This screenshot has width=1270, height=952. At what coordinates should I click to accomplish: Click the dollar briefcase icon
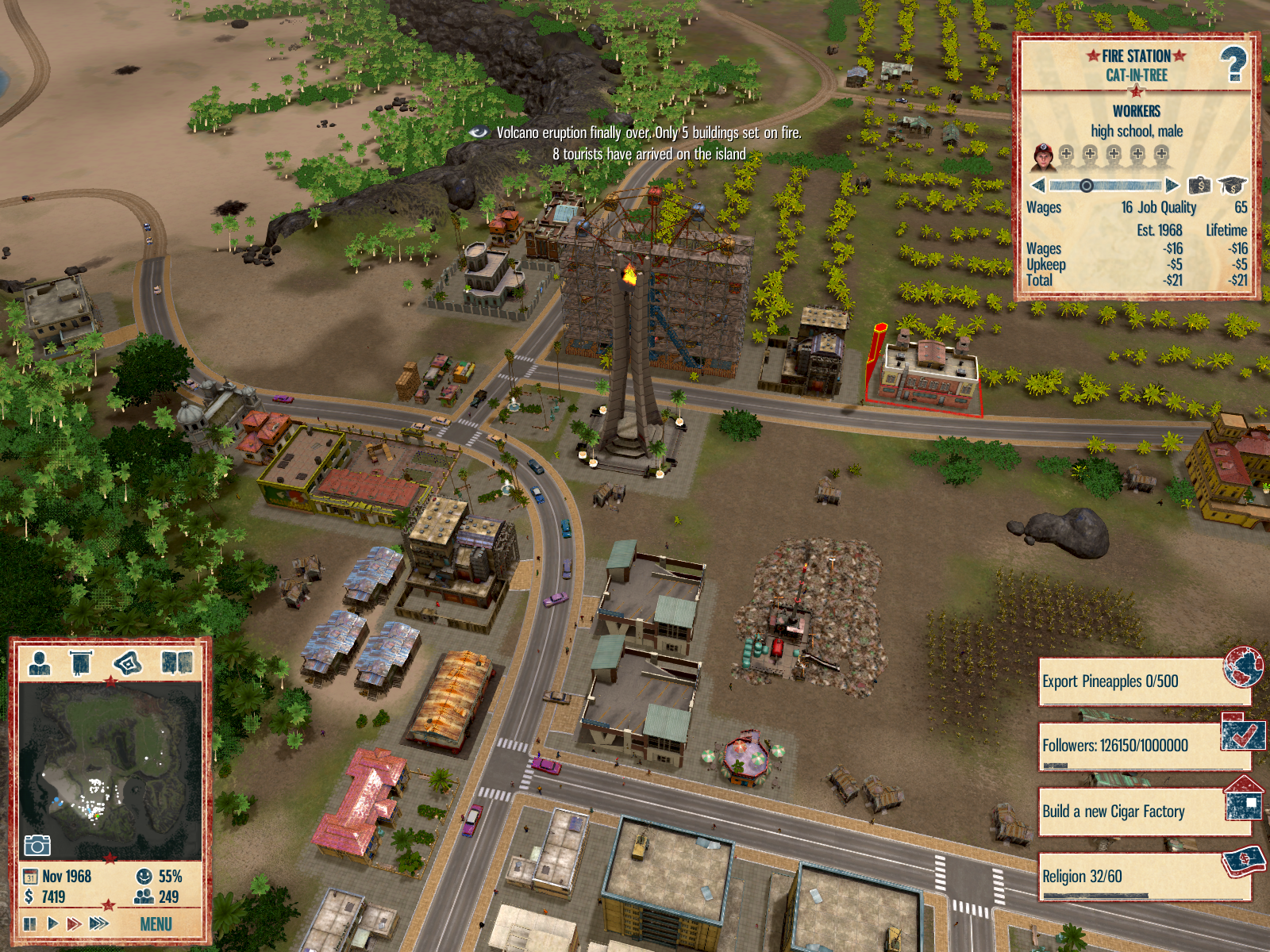[1199, 186]
